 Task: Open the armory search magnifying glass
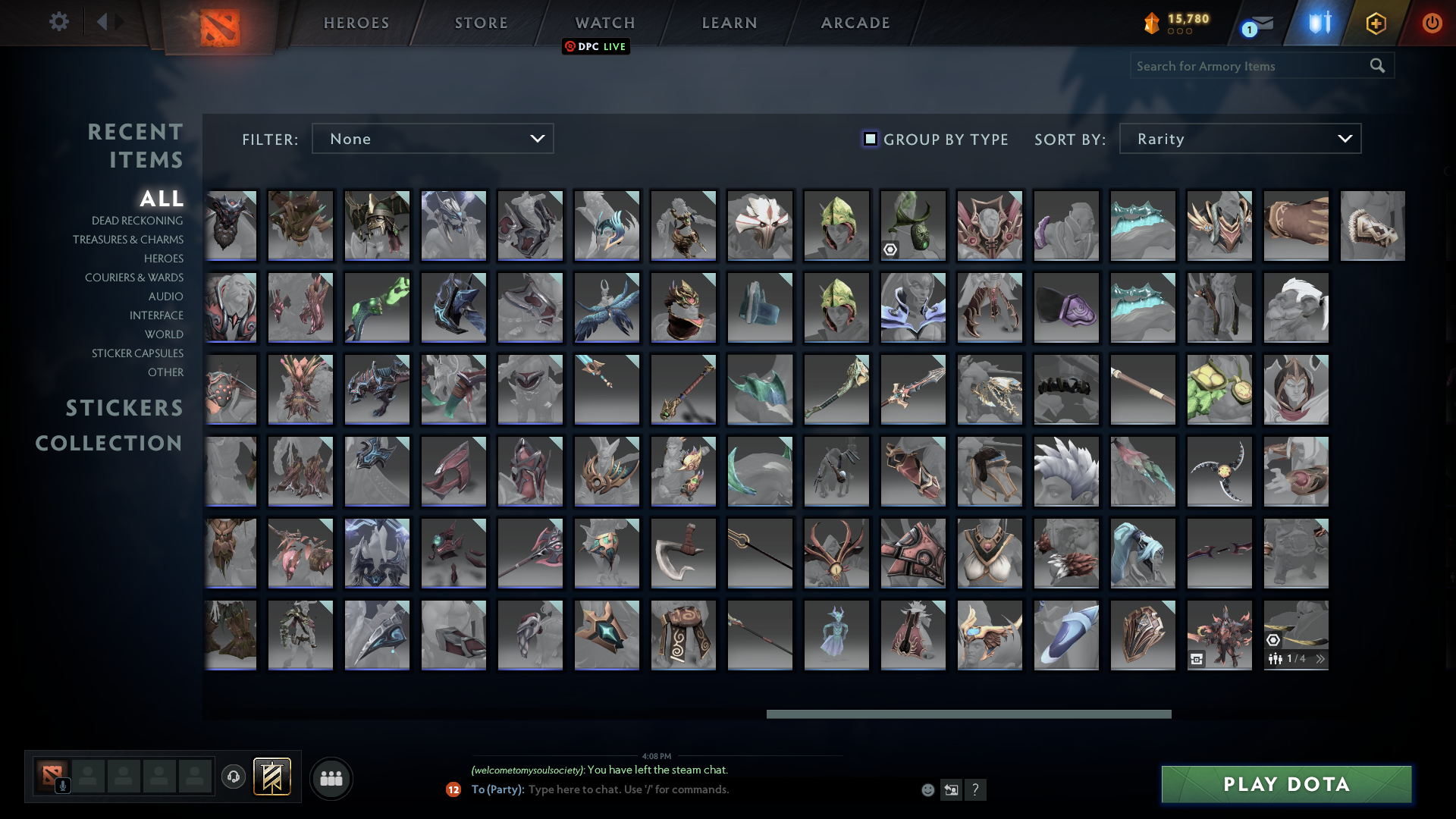click(x=1376, y=66)
